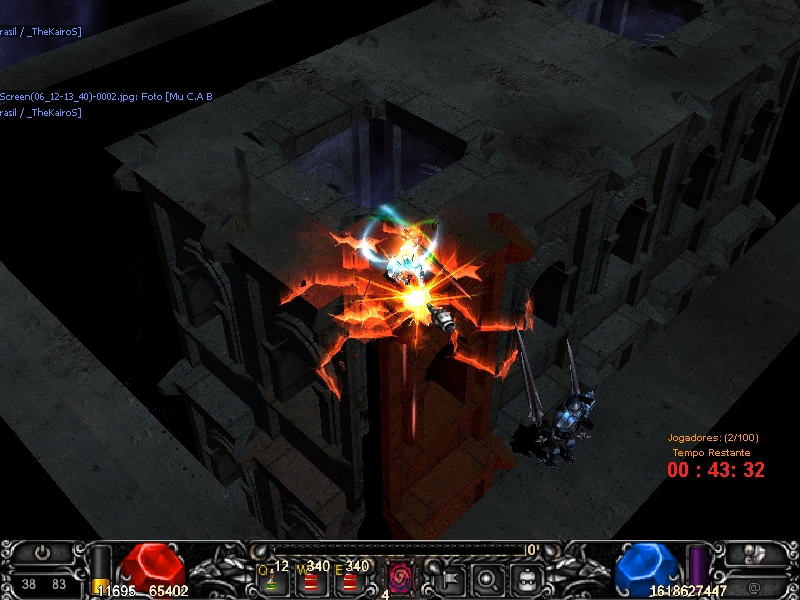Use the green potion in slot Q
800x600 pixels.
pos(271,579)
